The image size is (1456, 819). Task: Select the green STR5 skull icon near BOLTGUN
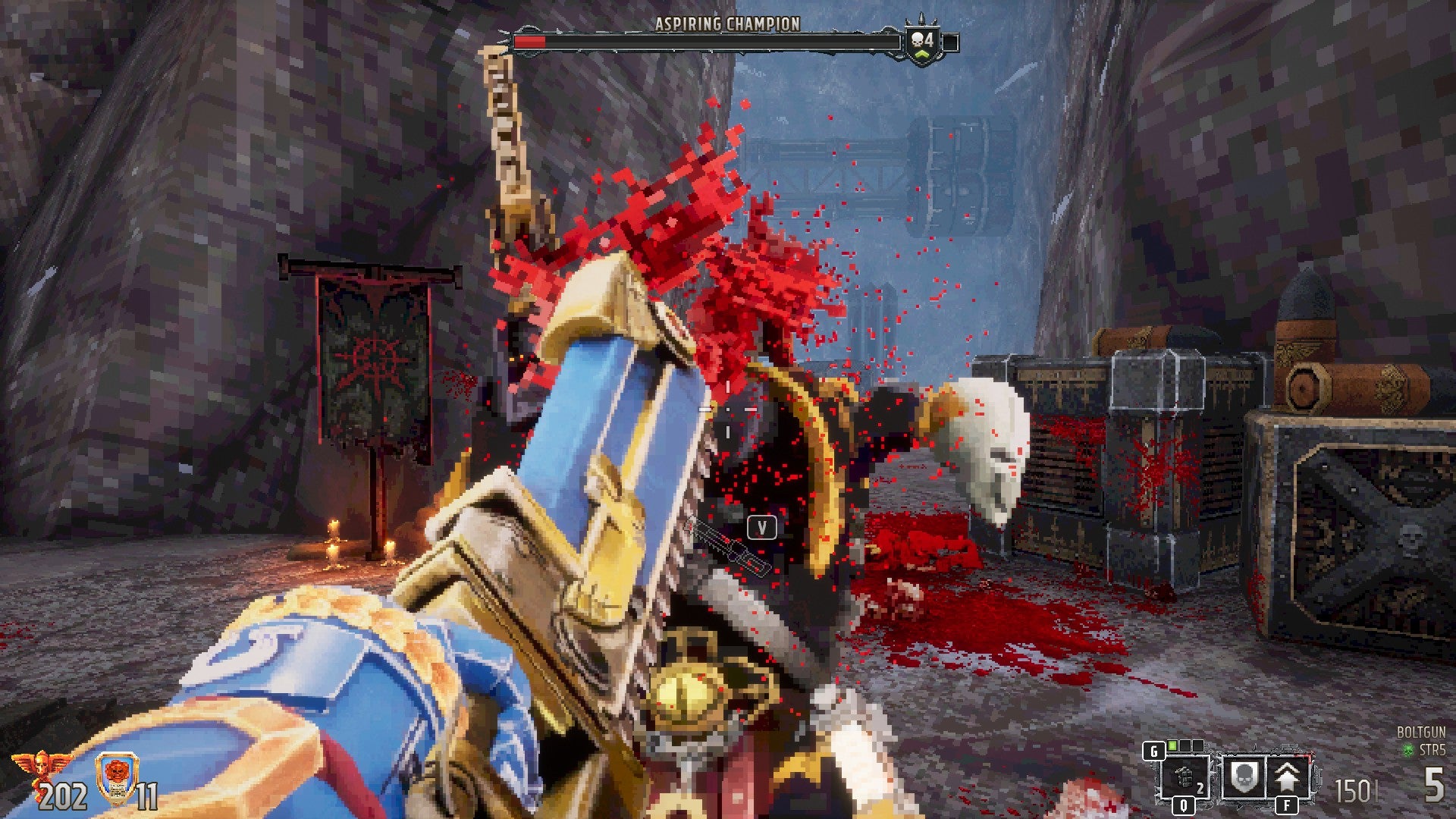pos(1409,749)
